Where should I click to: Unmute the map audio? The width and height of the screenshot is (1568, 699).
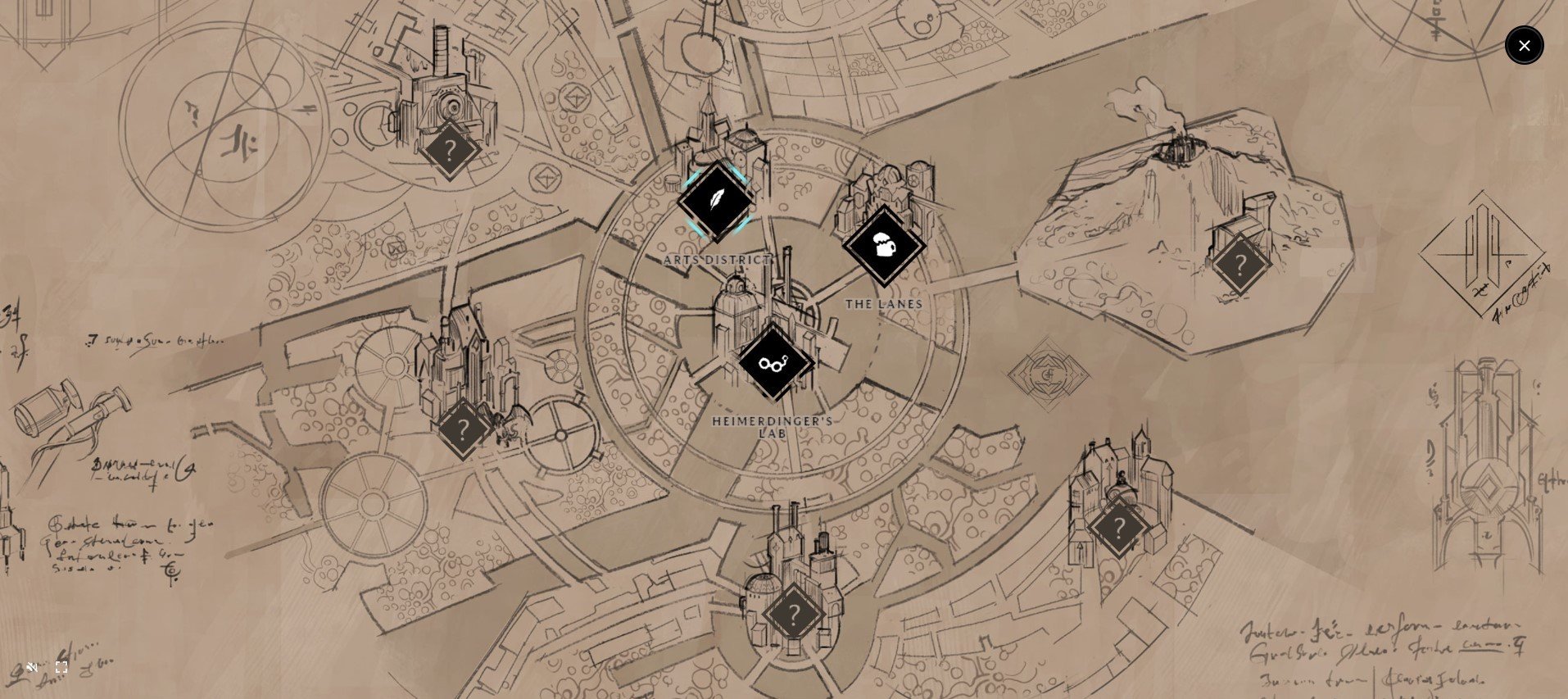coord(31,666)
